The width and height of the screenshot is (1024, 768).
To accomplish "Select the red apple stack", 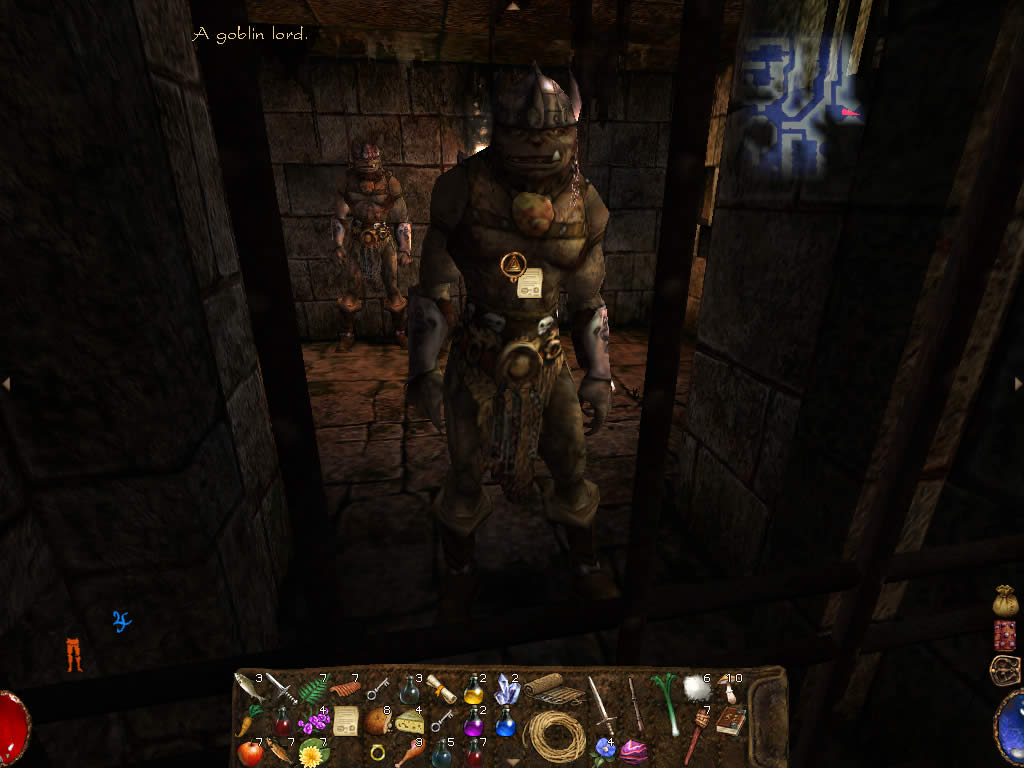I will pos(249,752).
